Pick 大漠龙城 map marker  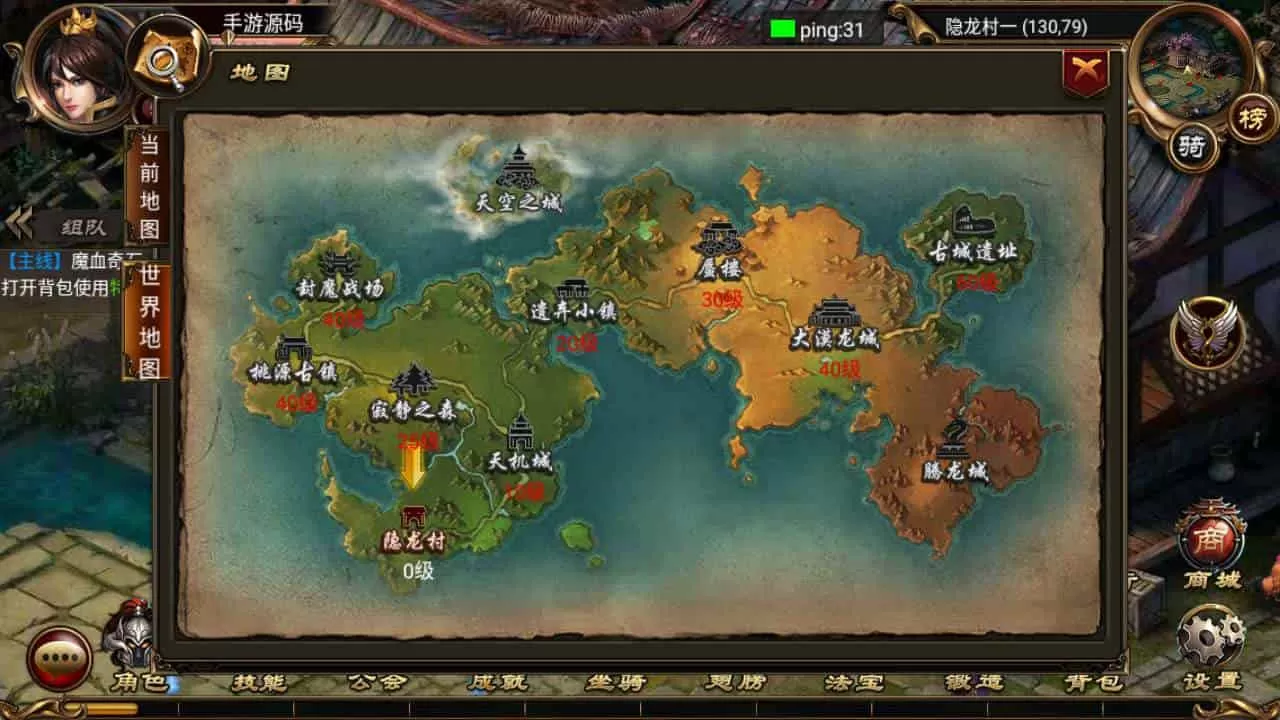[x=834, y=325]
